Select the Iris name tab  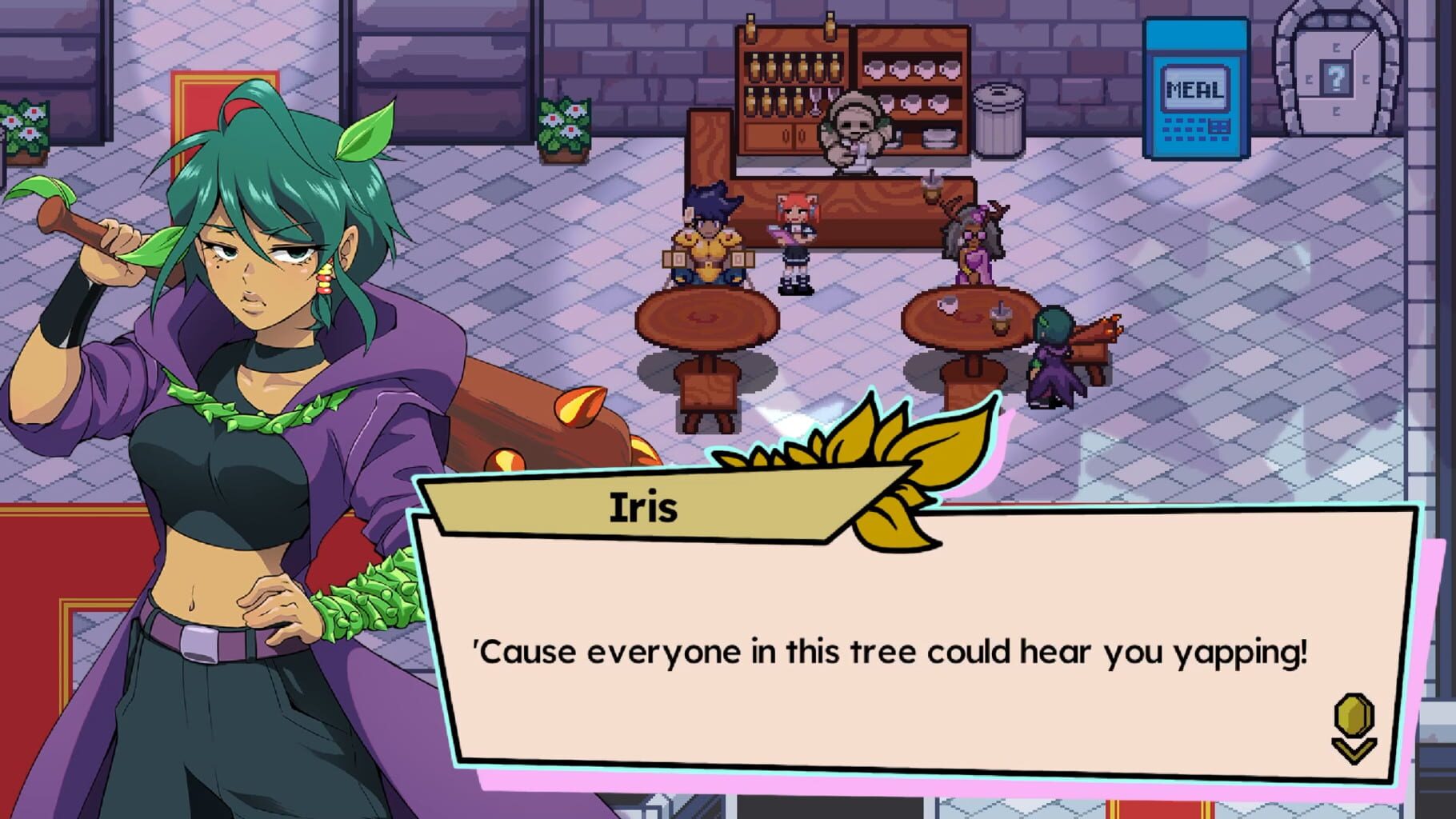[x=644, y=505]
